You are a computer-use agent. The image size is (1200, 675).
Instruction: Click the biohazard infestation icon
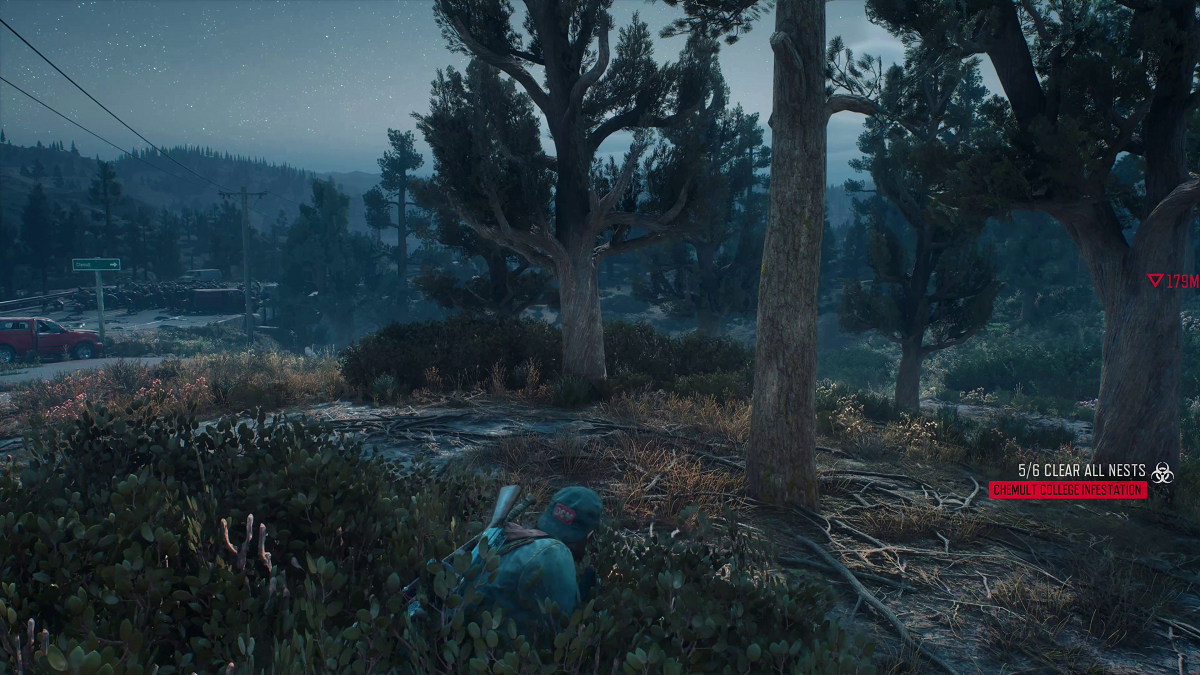[1162, 473]
